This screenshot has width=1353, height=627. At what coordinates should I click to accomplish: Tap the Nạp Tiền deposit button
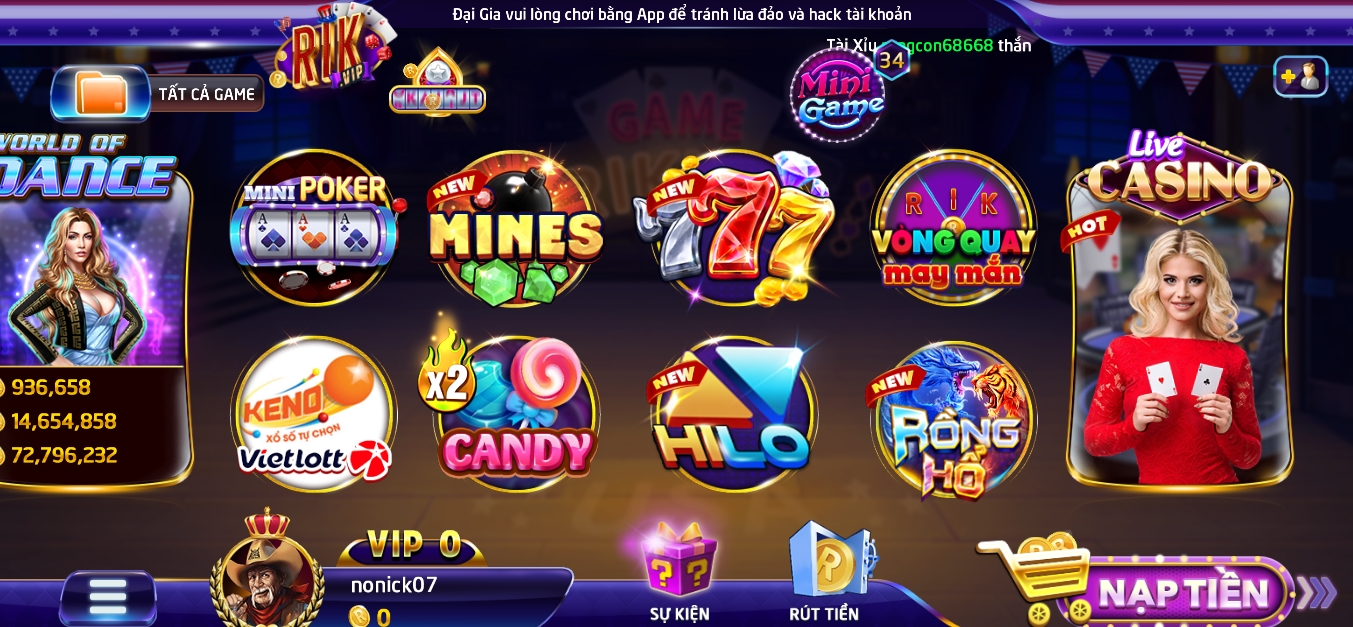[x=1182, y=593]
